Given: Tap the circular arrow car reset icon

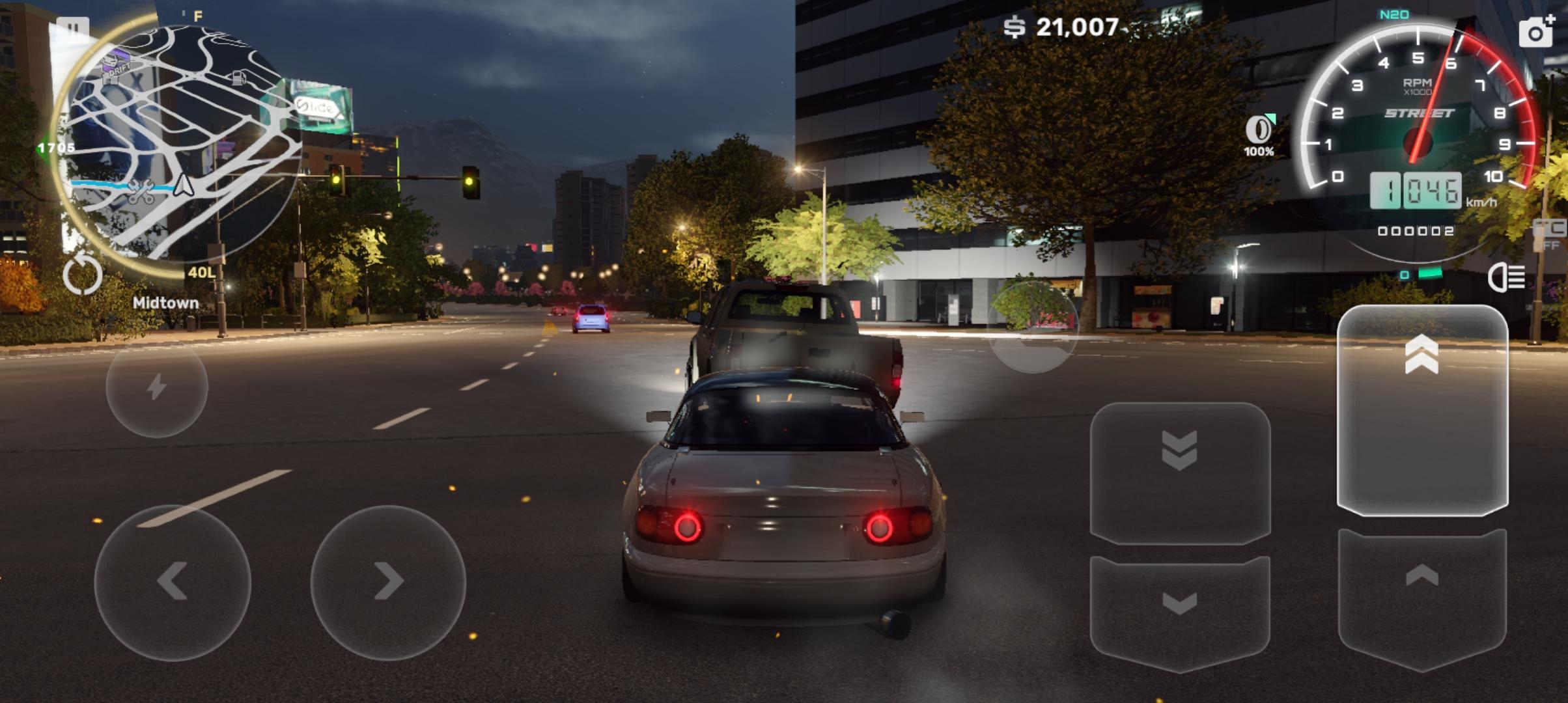Looking at the screenshot, I should click(83, 275).
